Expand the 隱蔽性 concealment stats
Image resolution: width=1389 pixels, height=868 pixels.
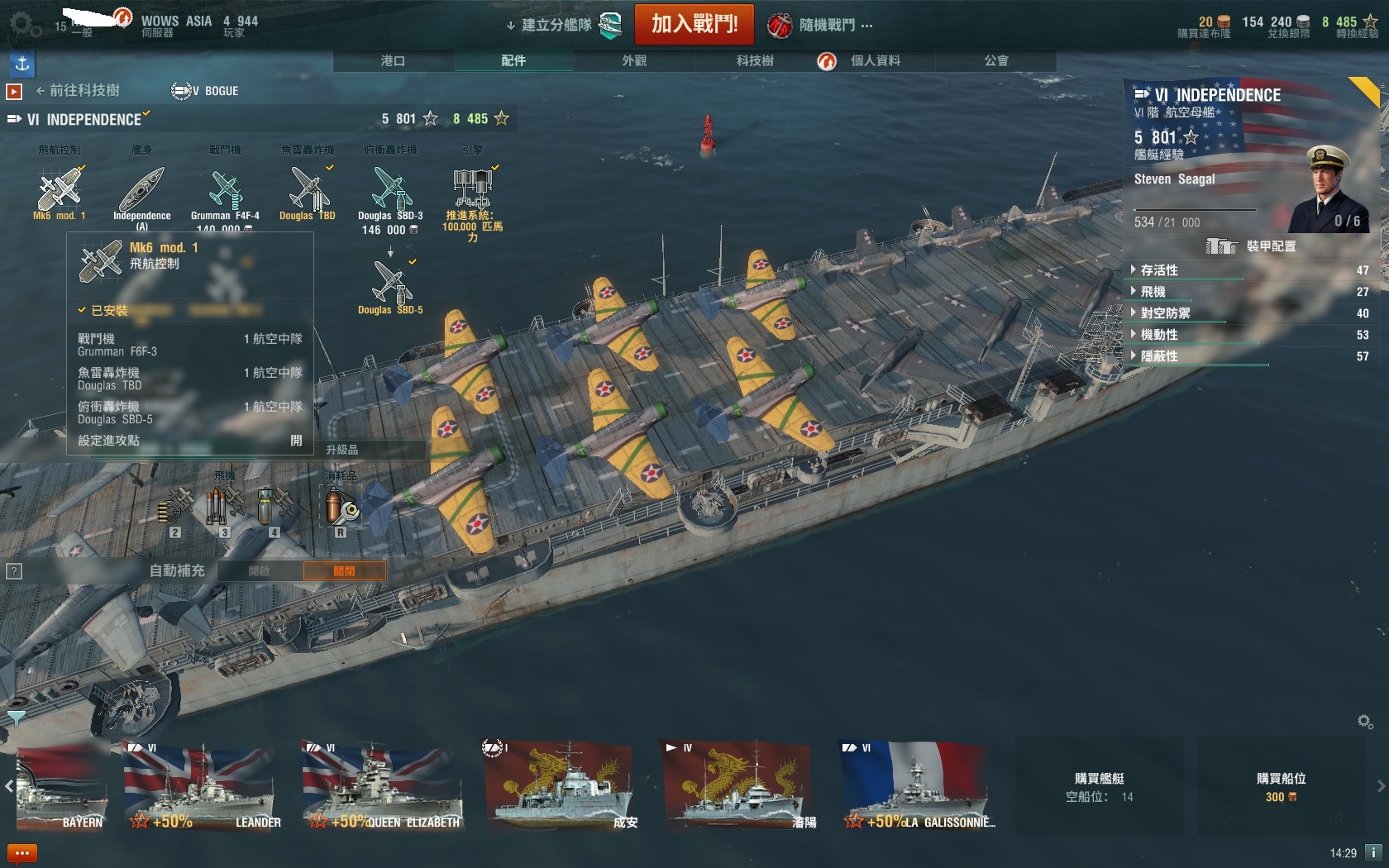pos(1159,356)
